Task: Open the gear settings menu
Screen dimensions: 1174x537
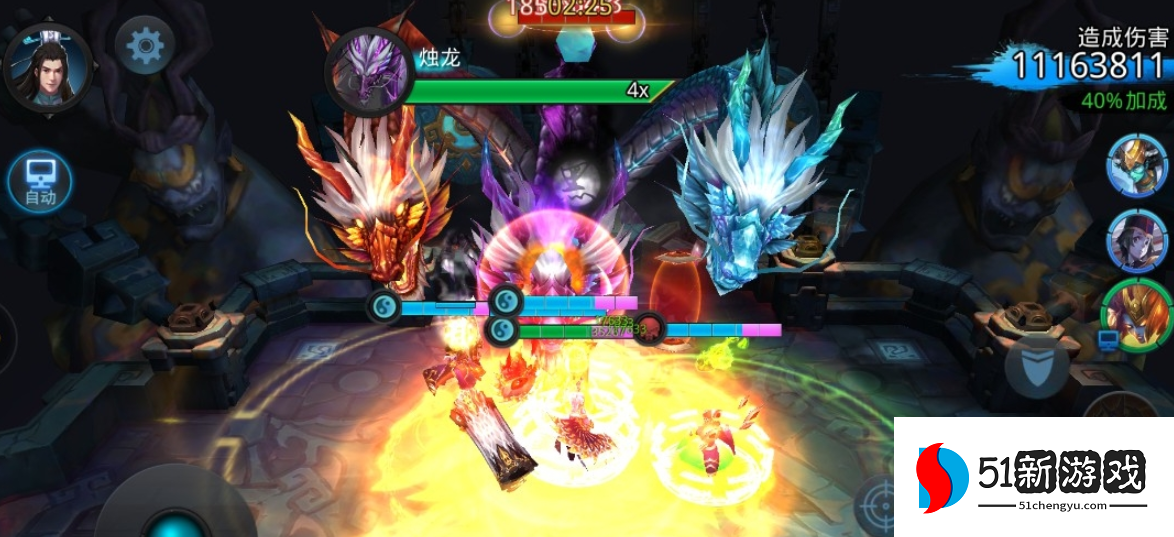Action: tap(146, 45)
